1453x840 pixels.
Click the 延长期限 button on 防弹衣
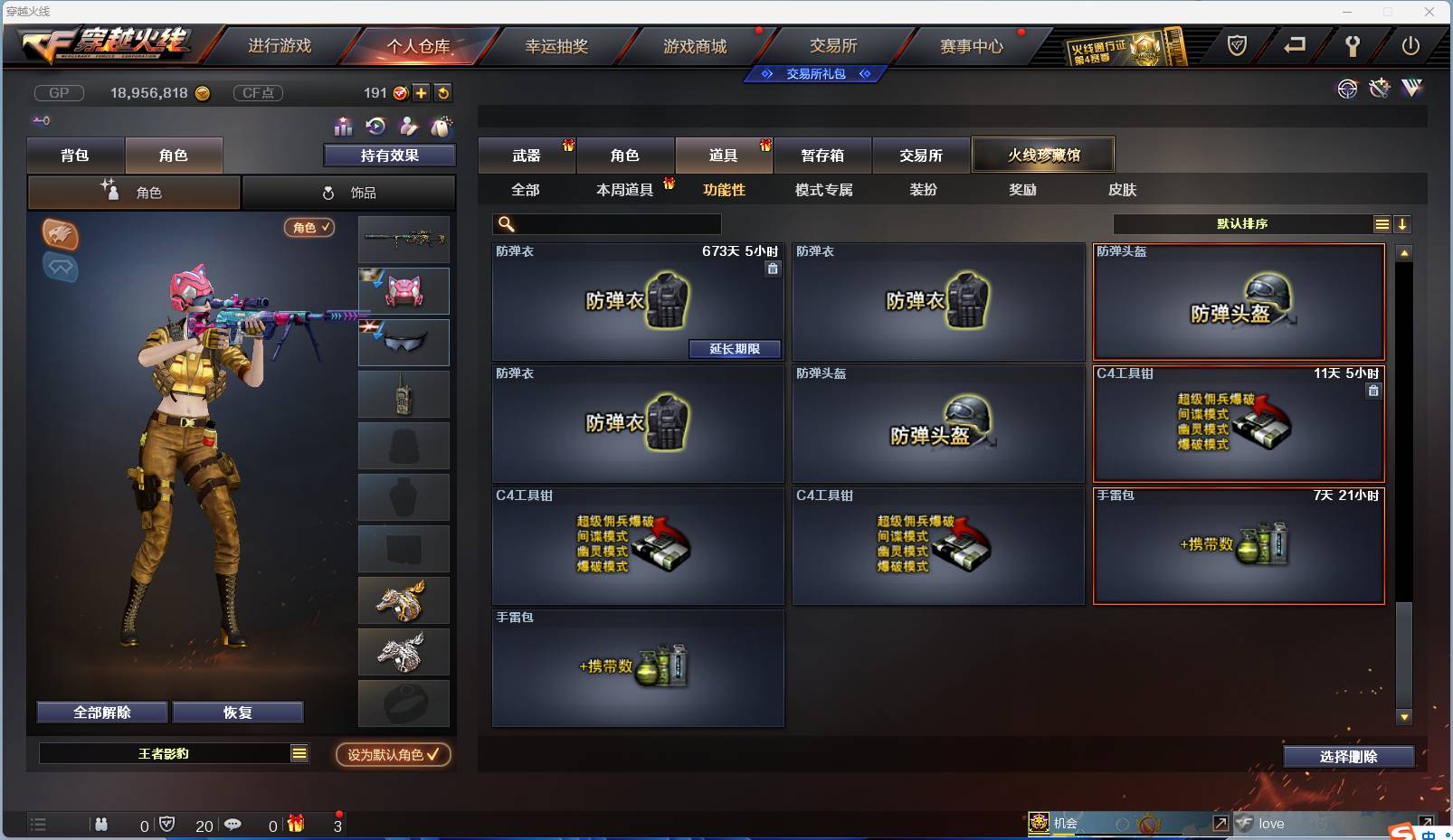pyautogui.click(x=736, y=349)
